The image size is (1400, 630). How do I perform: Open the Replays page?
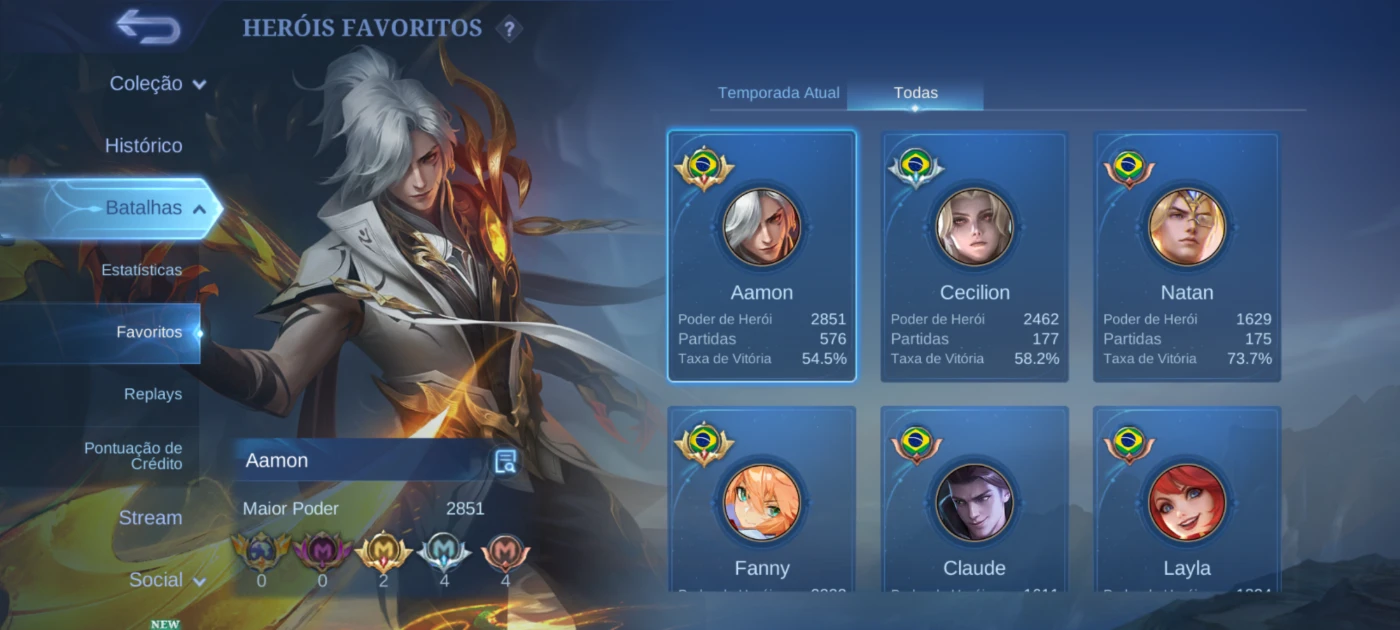pos(153,394)
